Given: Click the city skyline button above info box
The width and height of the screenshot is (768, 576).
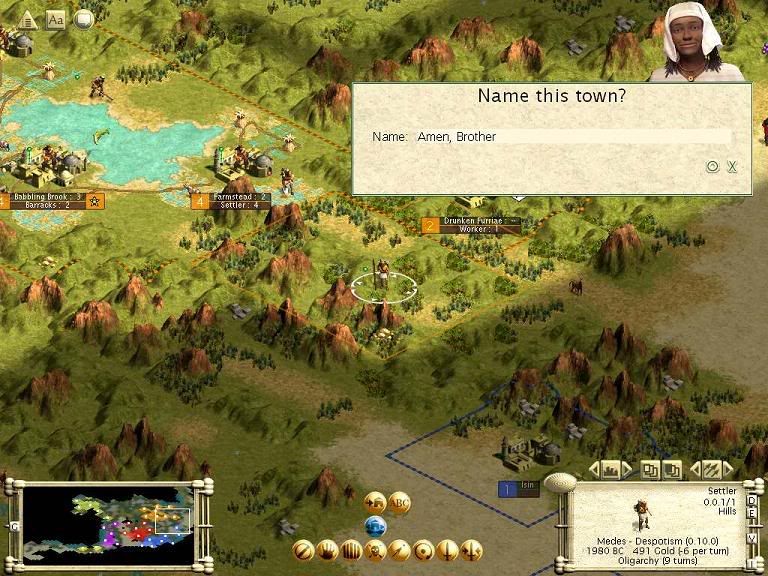Looking at the screenshot, I should coord(610,469).
